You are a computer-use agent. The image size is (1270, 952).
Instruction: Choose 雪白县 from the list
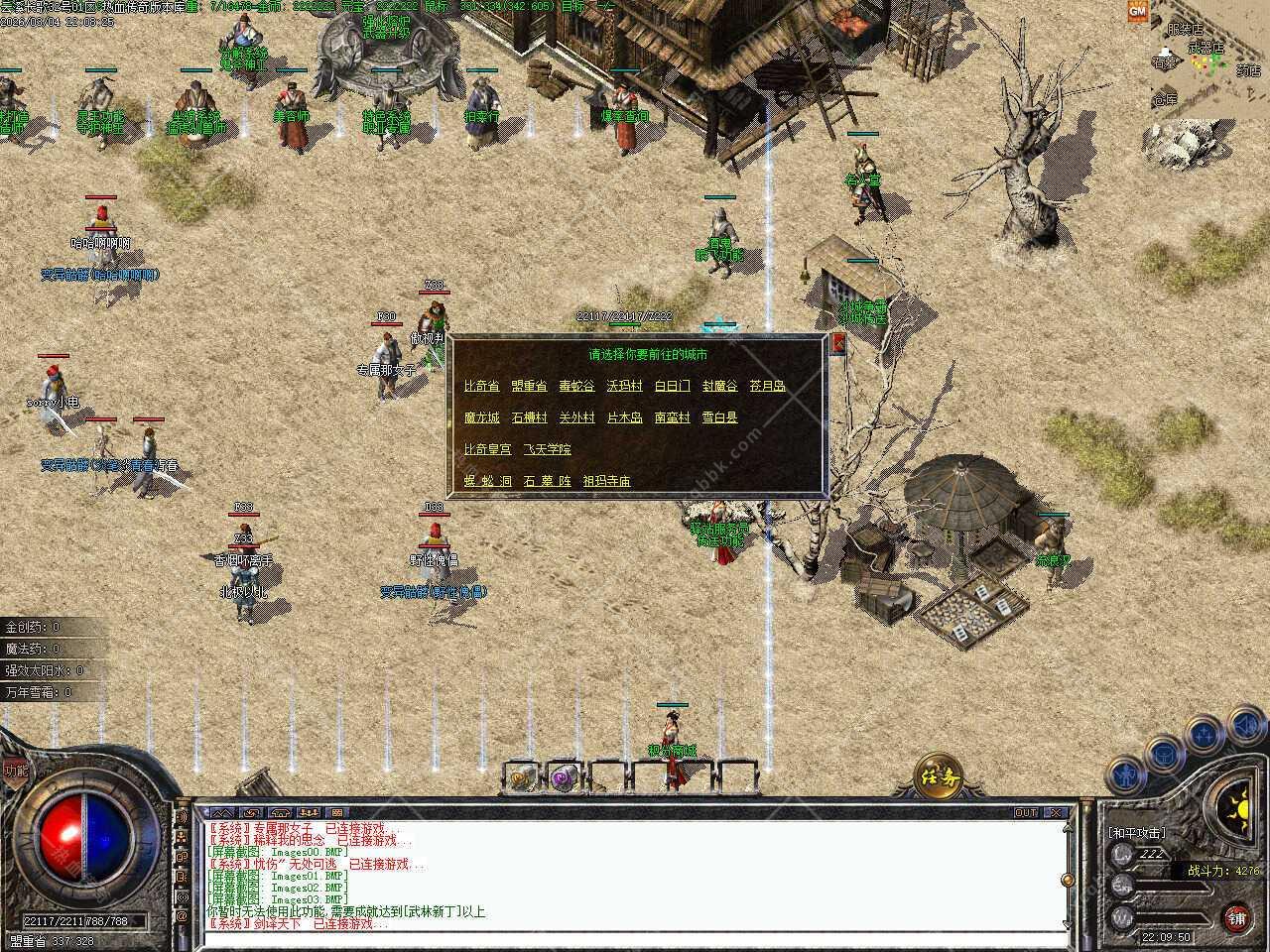(x=719, y=417)
